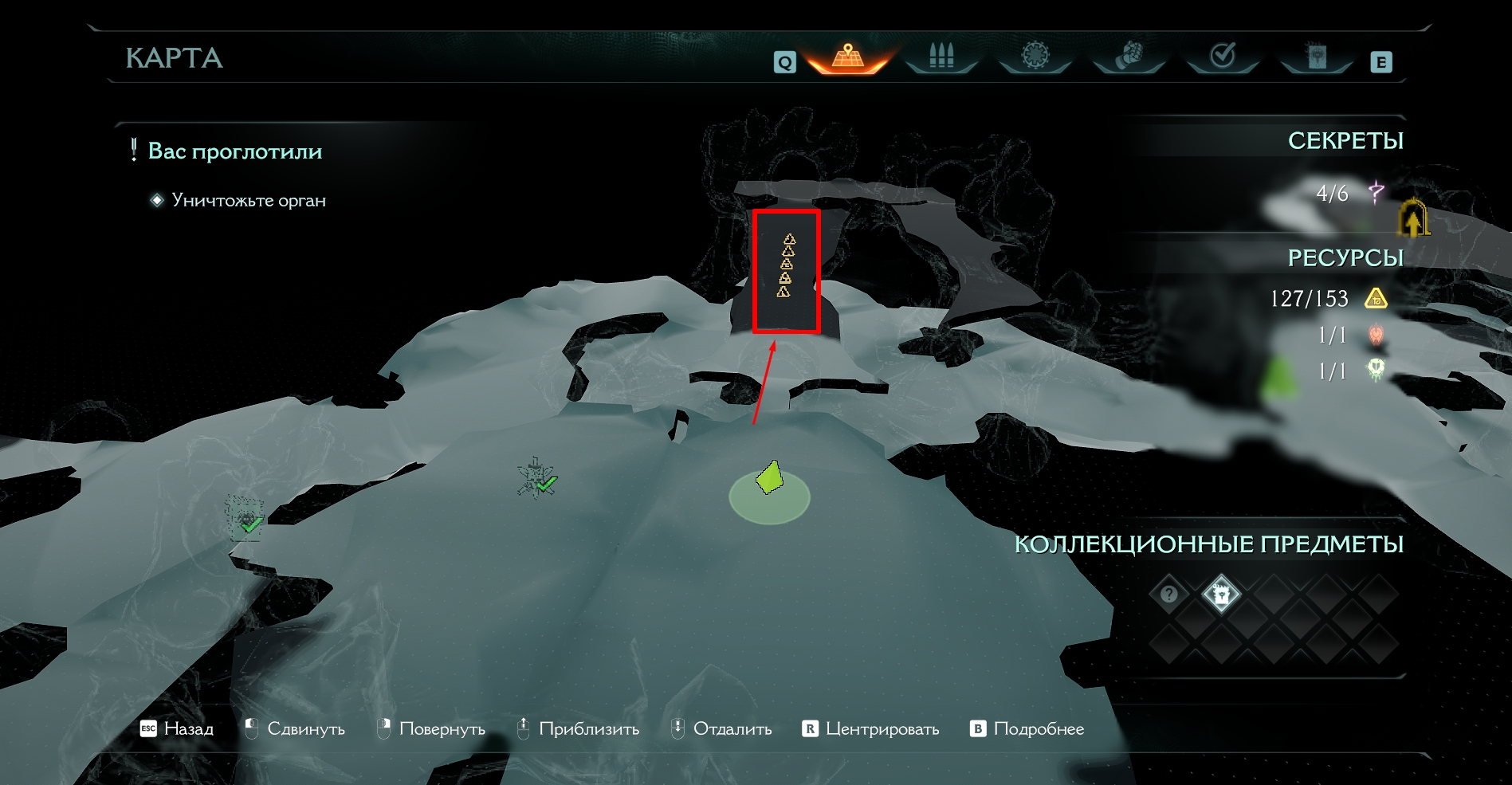Go back with the 'Назад' button

tap(177, 729)
